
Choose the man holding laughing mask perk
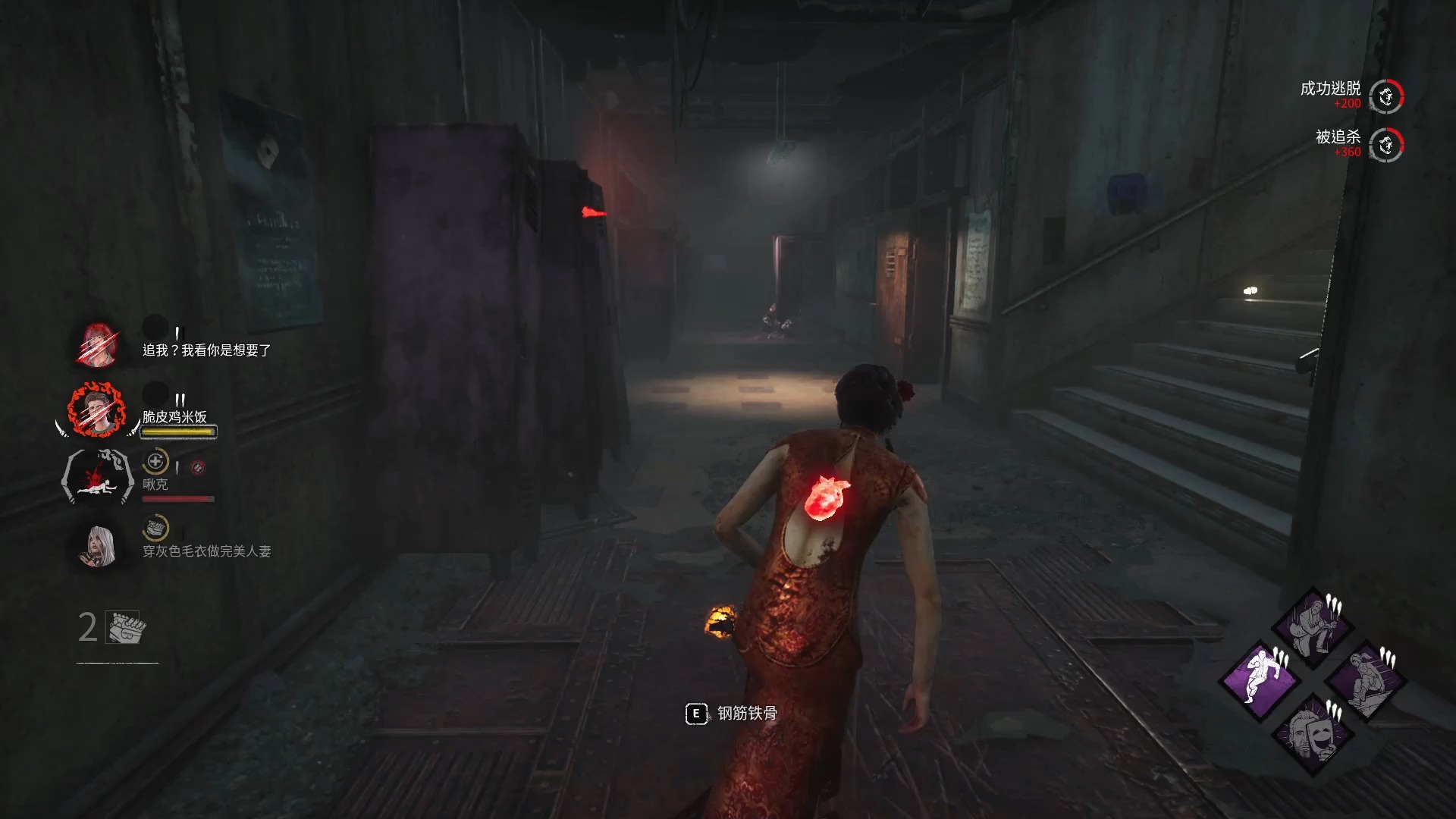point(1313,733)
